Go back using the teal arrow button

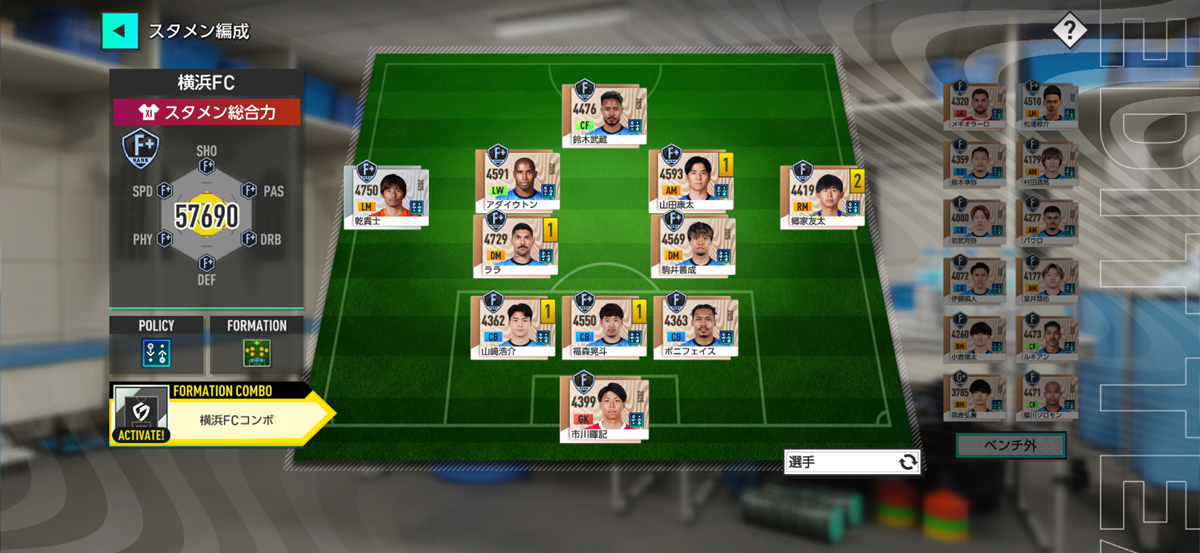click(120, 31)
